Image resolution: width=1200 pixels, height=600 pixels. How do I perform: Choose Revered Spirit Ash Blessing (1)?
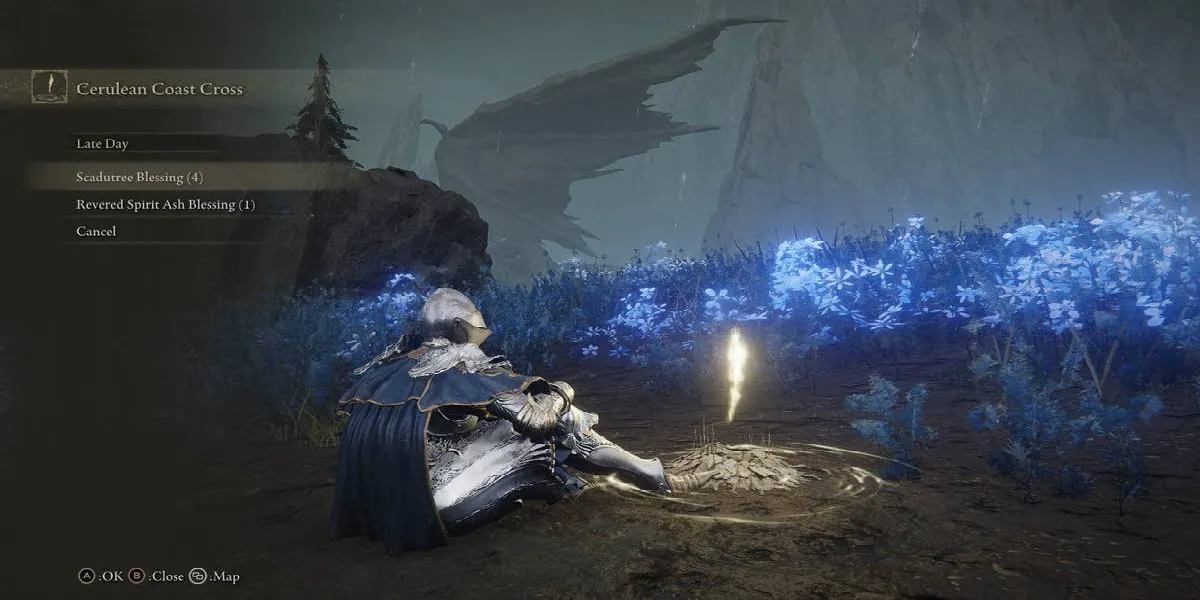pyautogui.click(x=165, y=204)
